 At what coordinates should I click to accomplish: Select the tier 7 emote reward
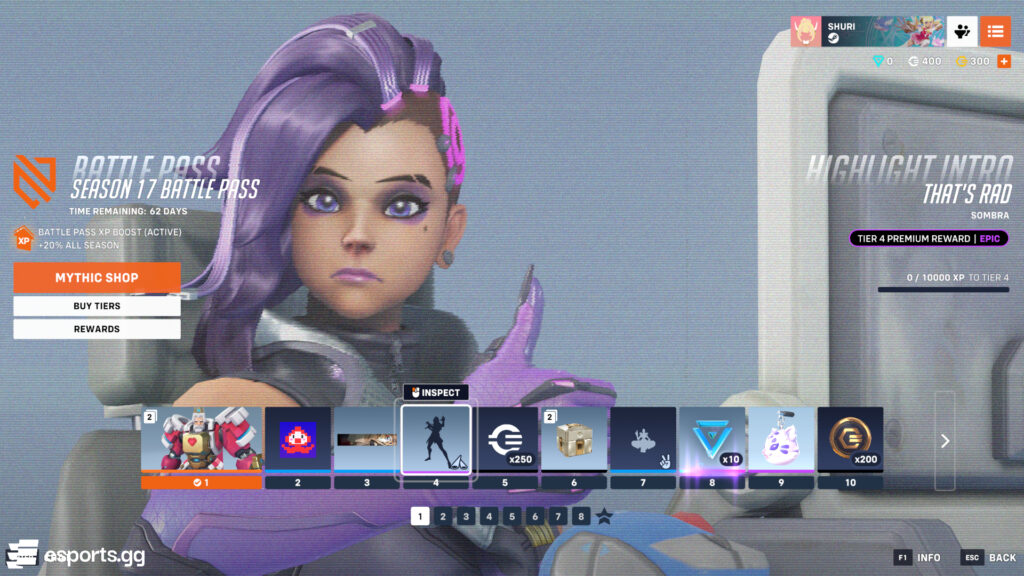pos(643,440)
